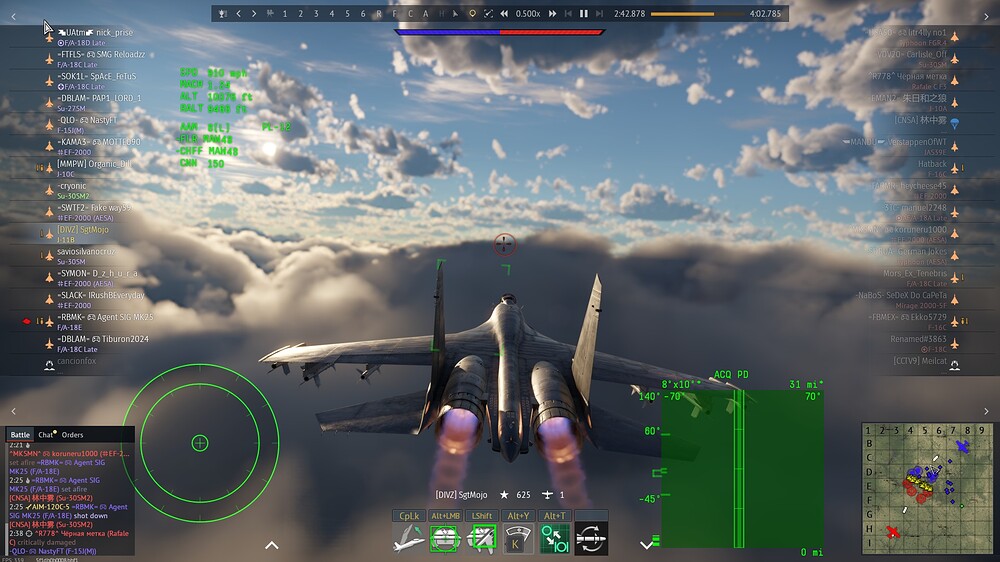The width and height of the screenshot is (1000, 562).
Task: Select camera preset number 6
Action: (362, 14)
